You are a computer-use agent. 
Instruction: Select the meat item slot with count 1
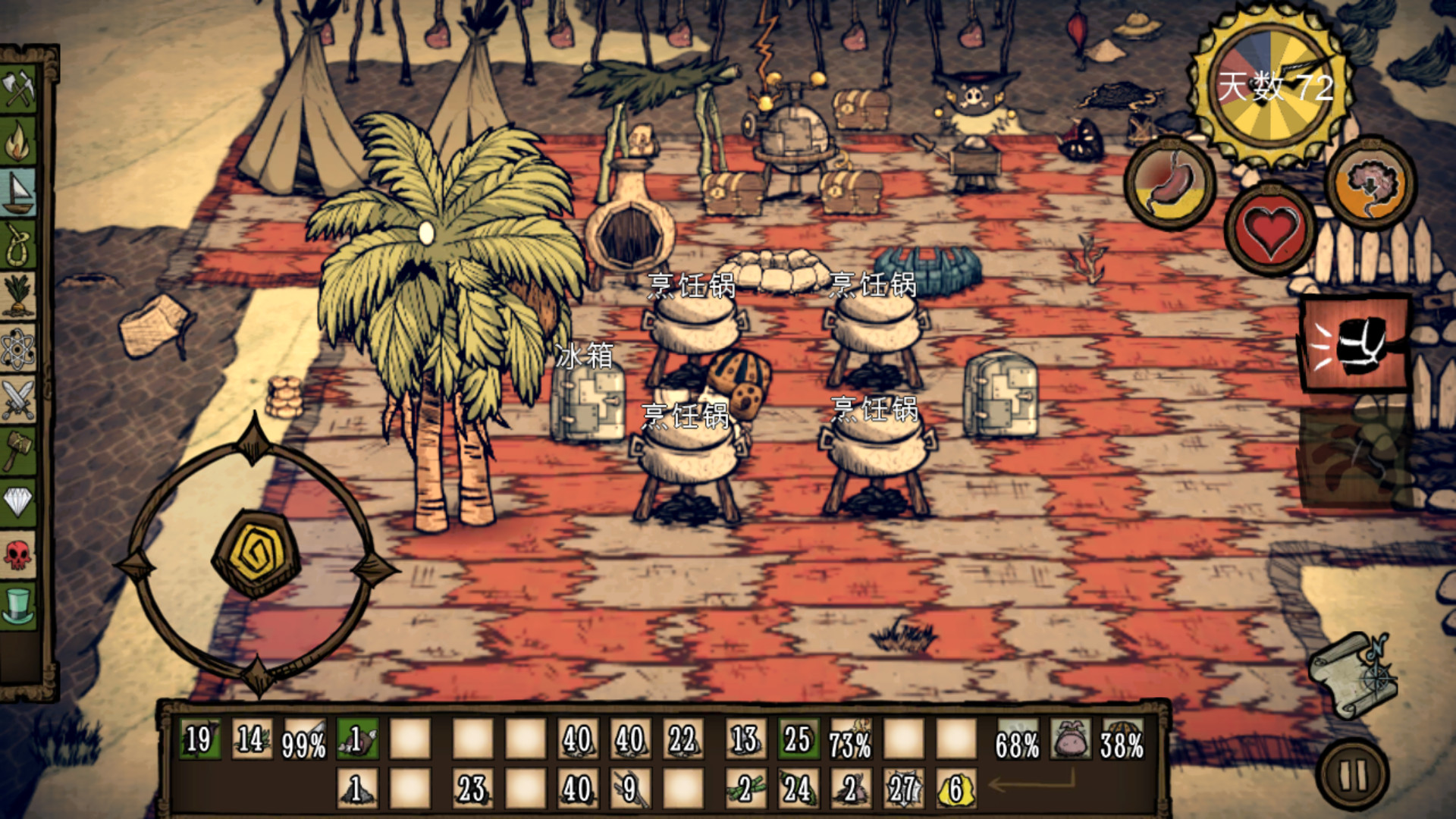[x=357, y=739]
